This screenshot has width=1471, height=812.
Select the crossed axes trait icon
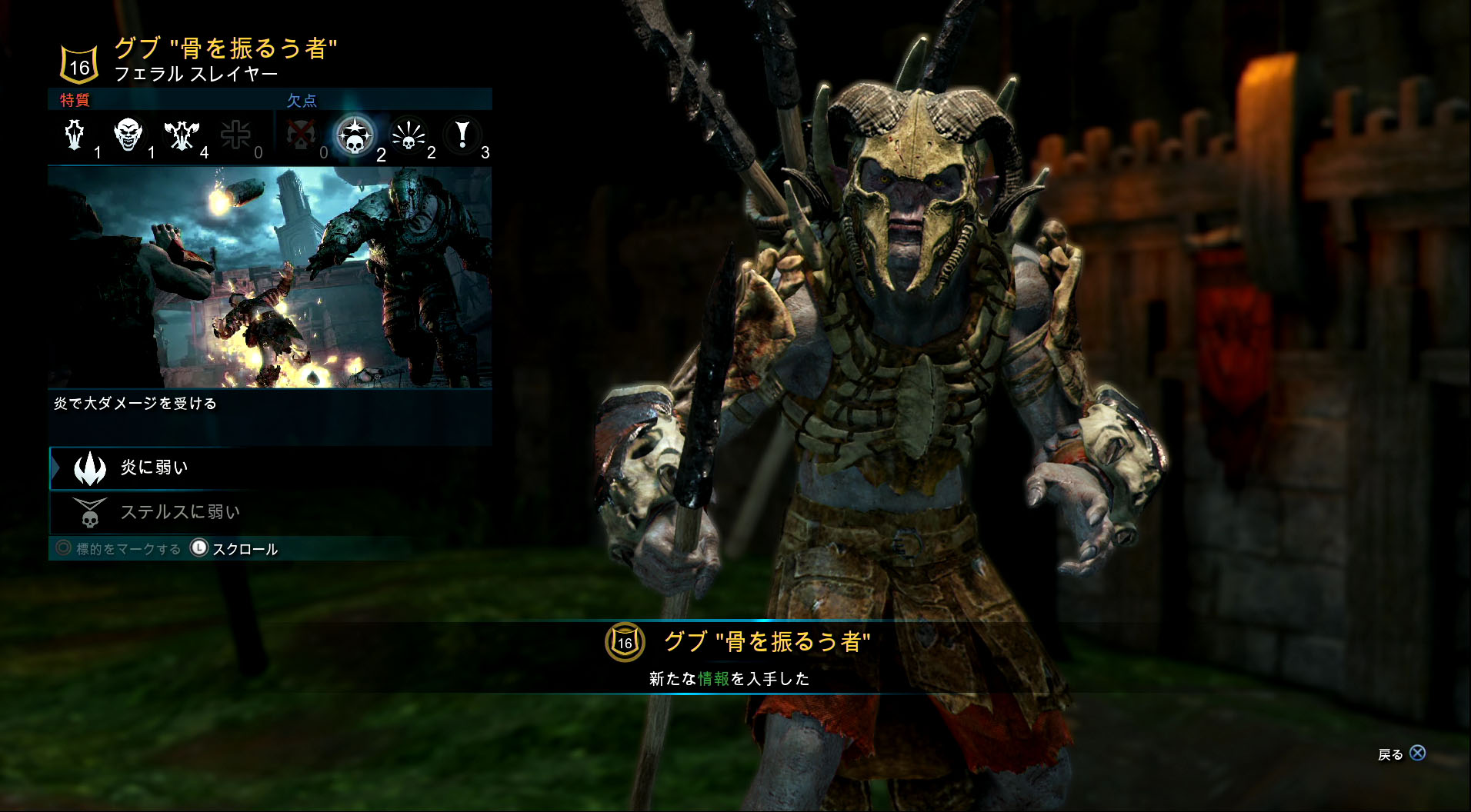pyautogui.click(x=181, y=135)
